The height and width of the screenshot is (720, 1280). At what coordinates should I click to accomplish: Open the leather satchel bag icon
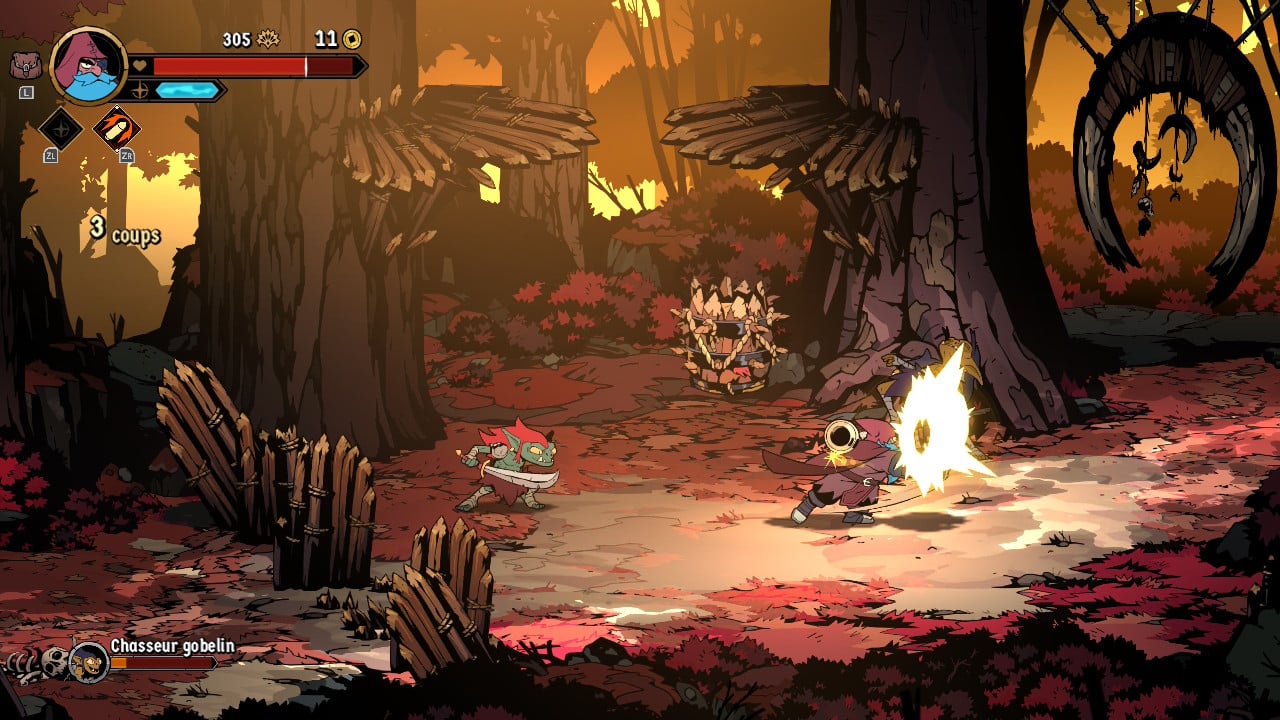pos(25,66)
